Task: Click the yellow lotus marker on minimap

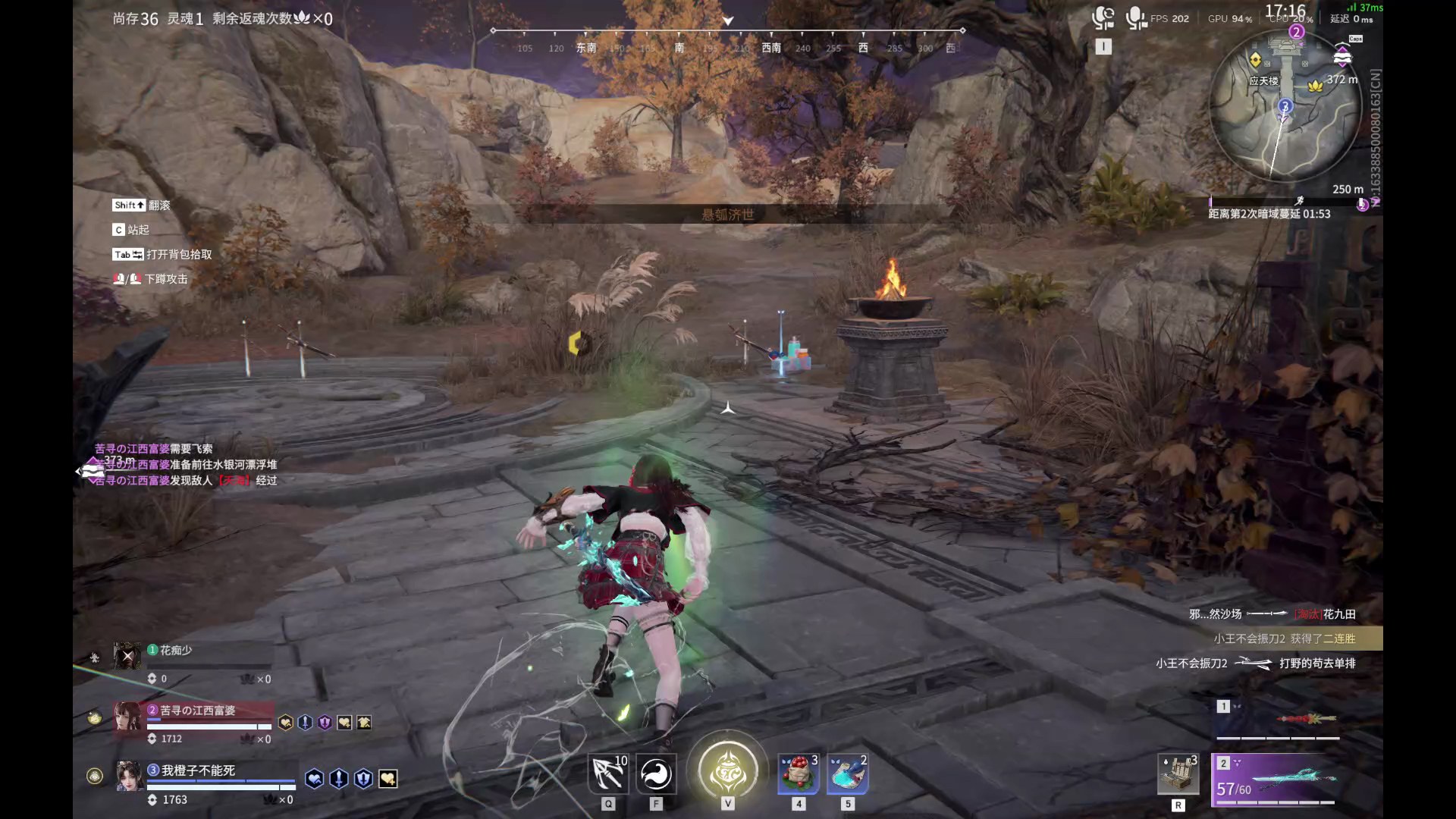Action: tap(1315, 86)
